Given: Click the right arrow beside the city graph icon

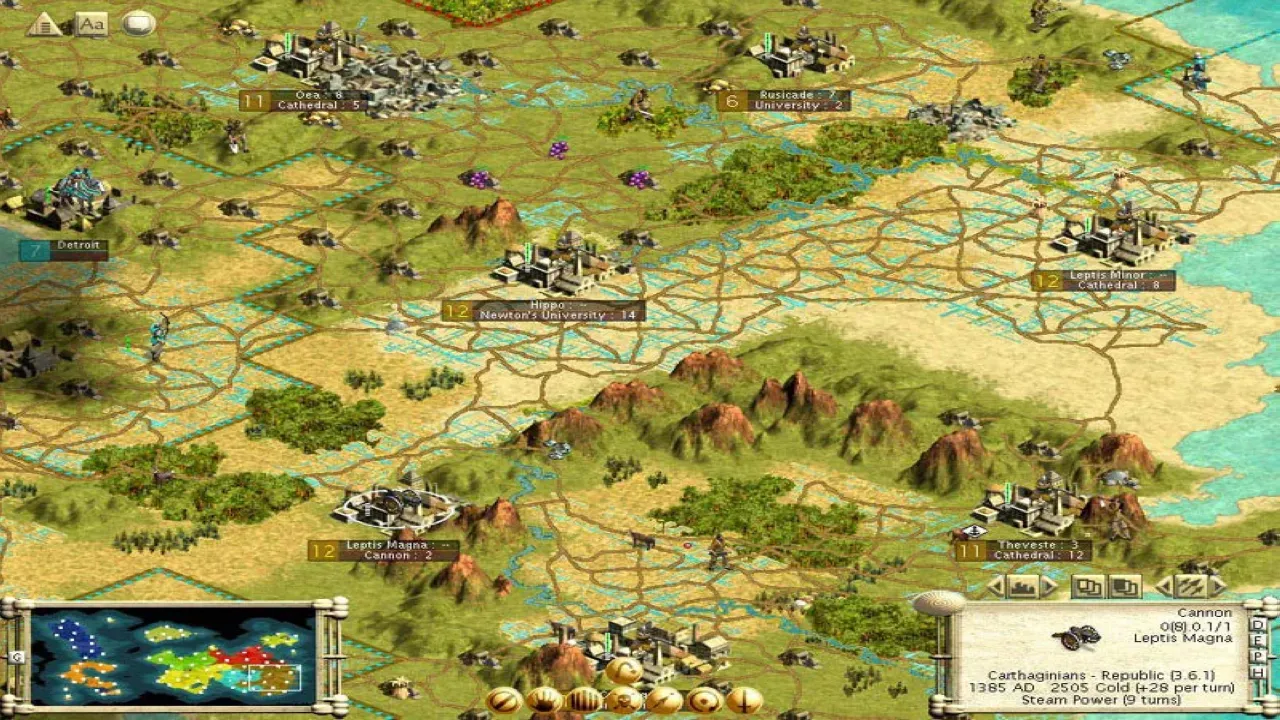Looking at the screenshot, I should [1049, 587].
